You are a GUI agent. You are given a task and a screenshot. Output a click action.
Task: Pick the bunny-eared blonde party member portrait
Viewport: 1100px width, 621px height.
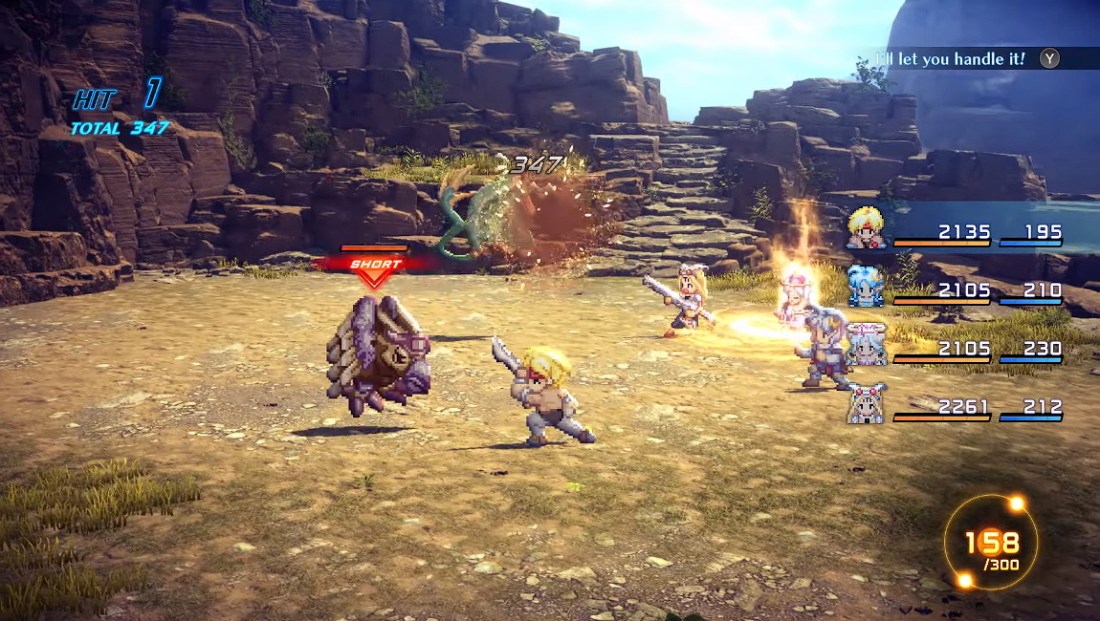866,403
